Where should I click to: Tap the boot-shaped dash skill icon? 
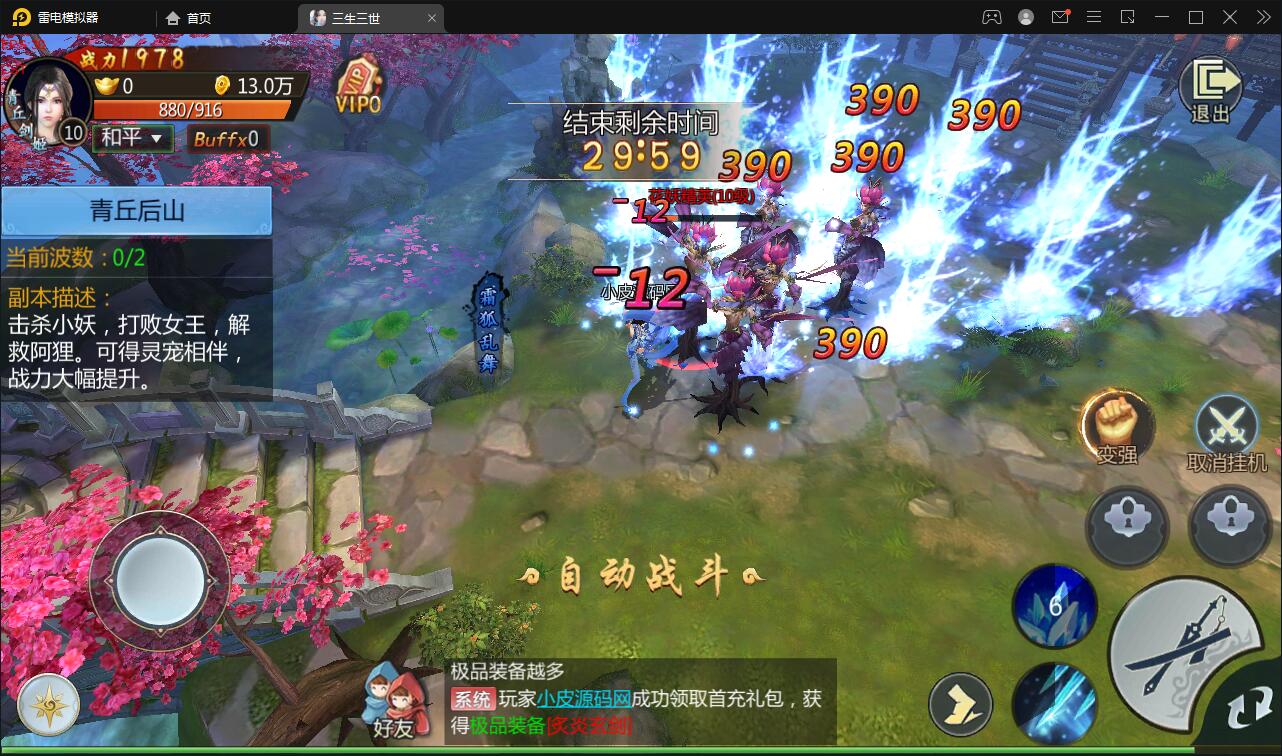(x=962, y=704)
